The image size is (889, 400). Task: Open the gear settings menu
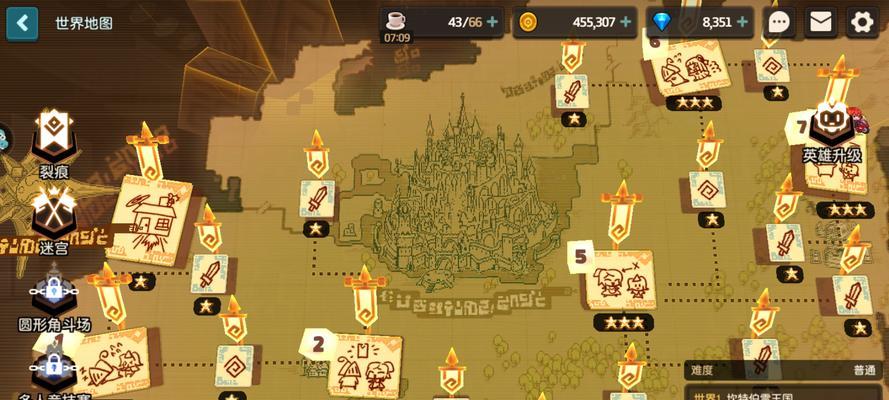[862, 22]
